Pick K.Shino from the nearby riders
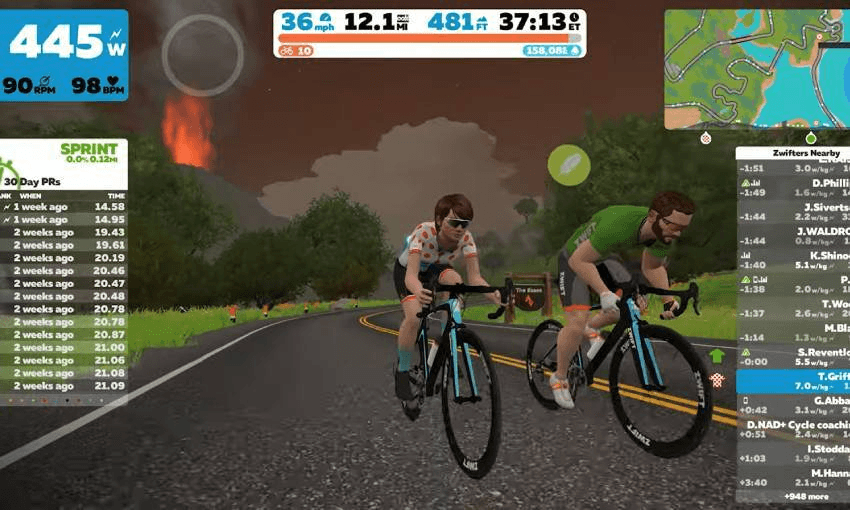Image resolution: width=850 pixels, height=510 pixels. [x=793, y=260]
